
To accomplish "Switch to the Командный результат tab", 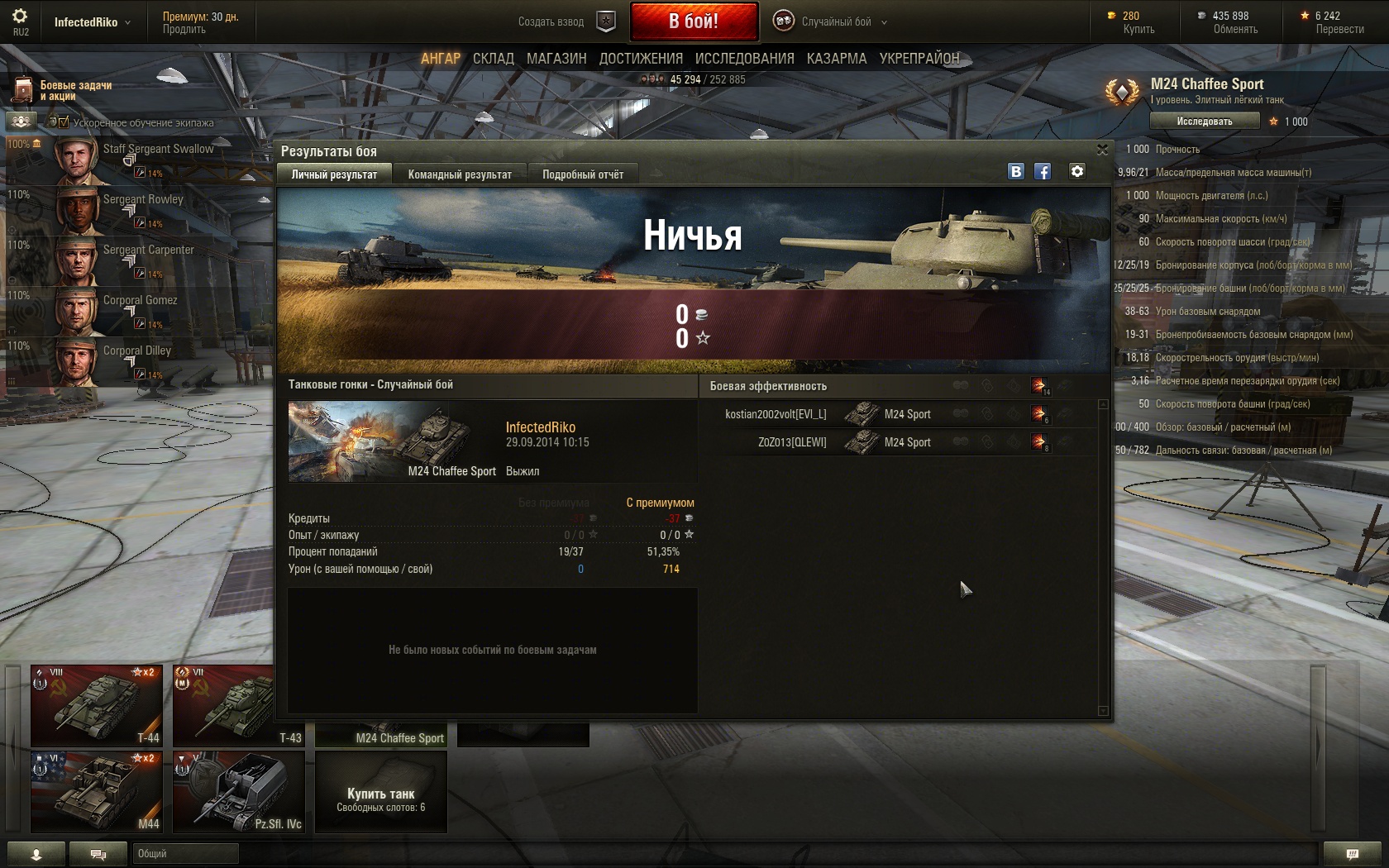I will 460,174.
